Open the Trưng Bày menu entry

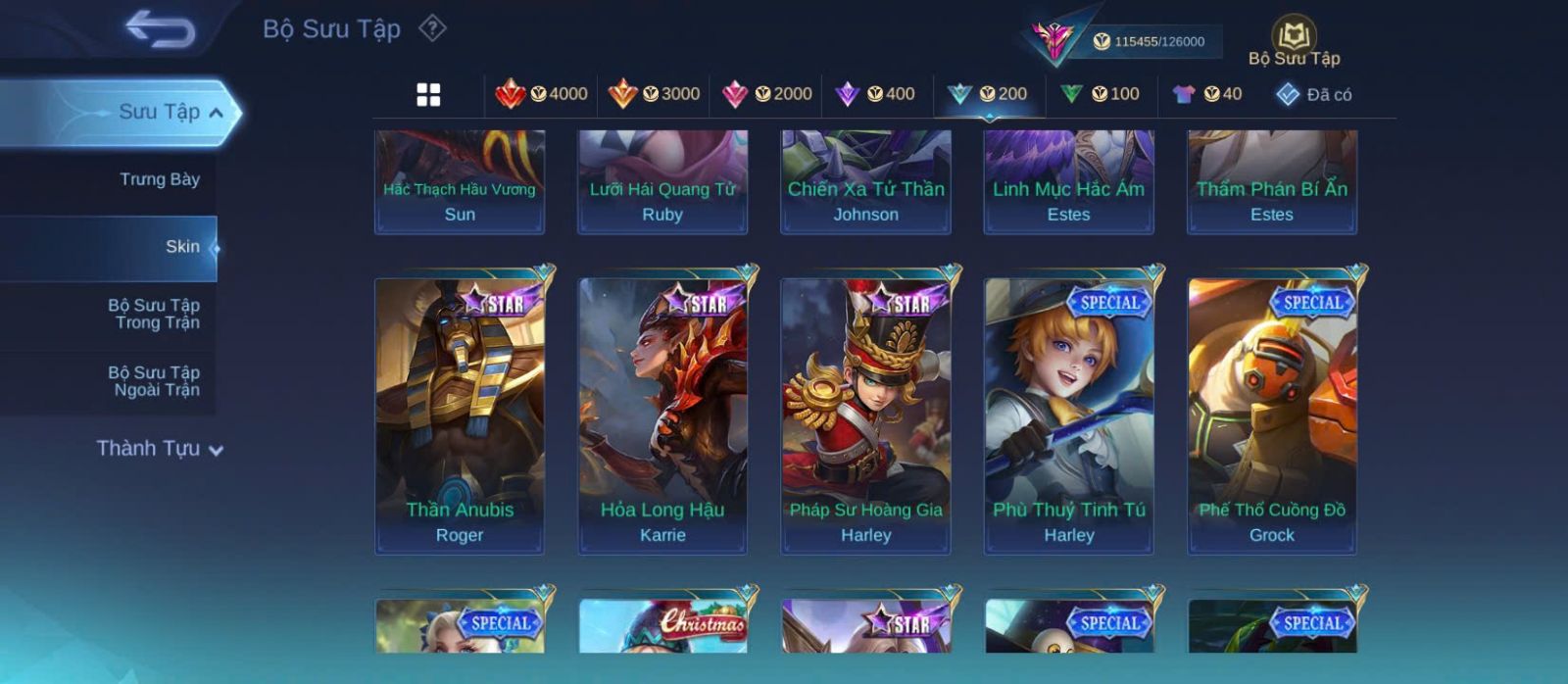coord(159,179)
